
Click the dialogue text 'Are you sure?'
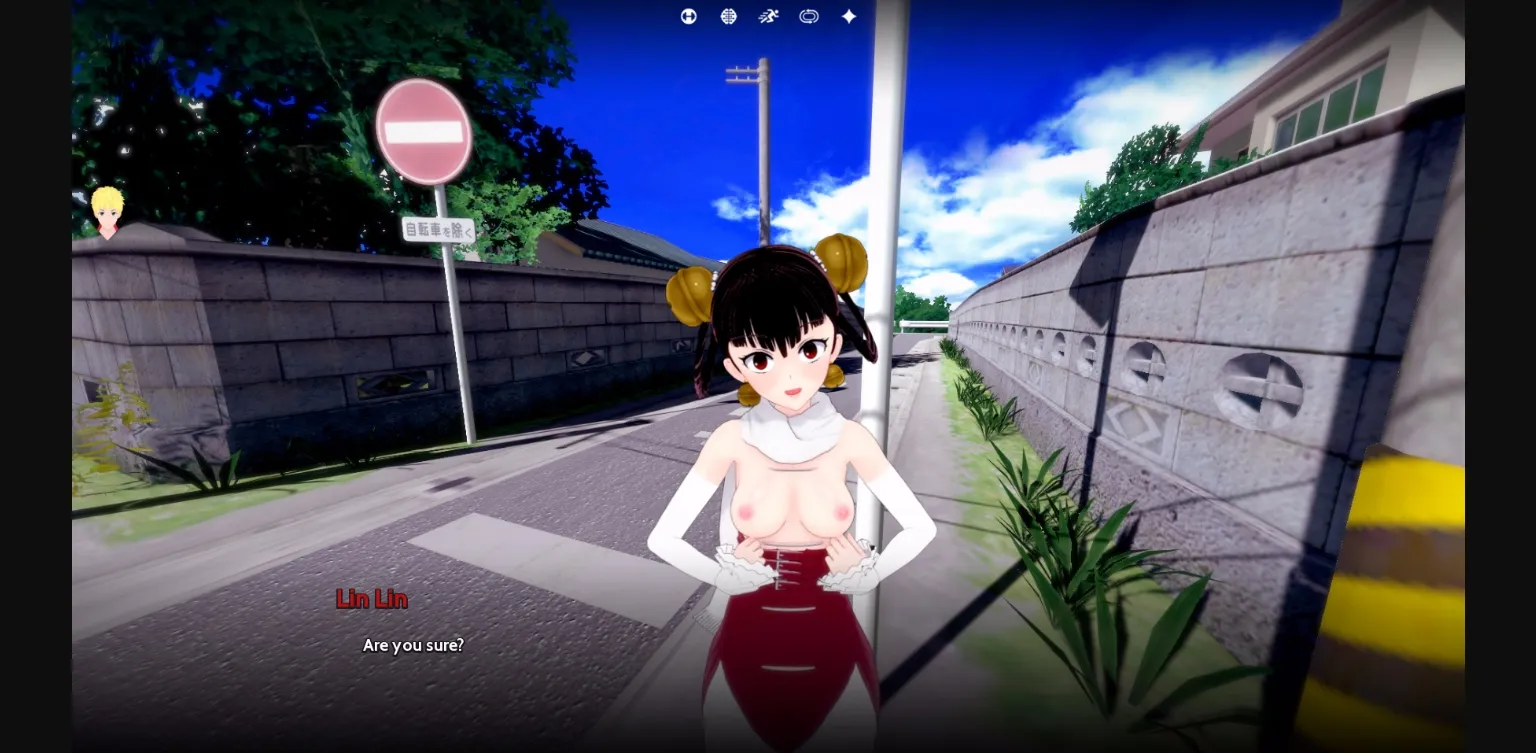click(412, 645)
